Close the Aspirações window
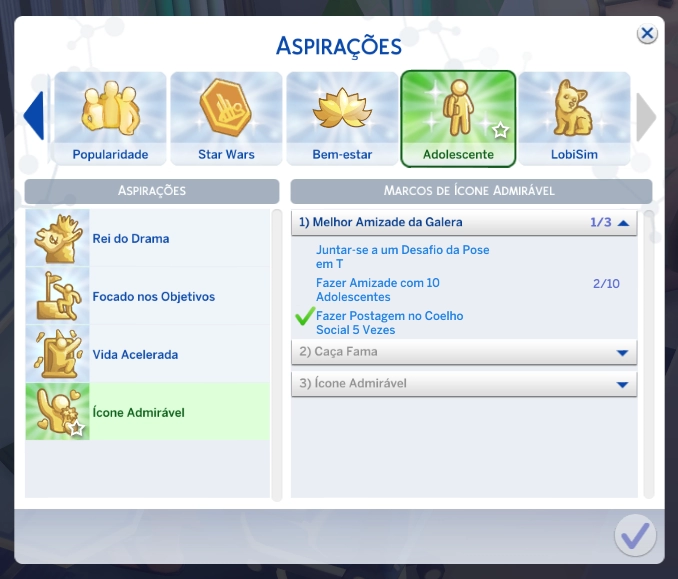Screen dimensions: 678x579 point(647,33)
